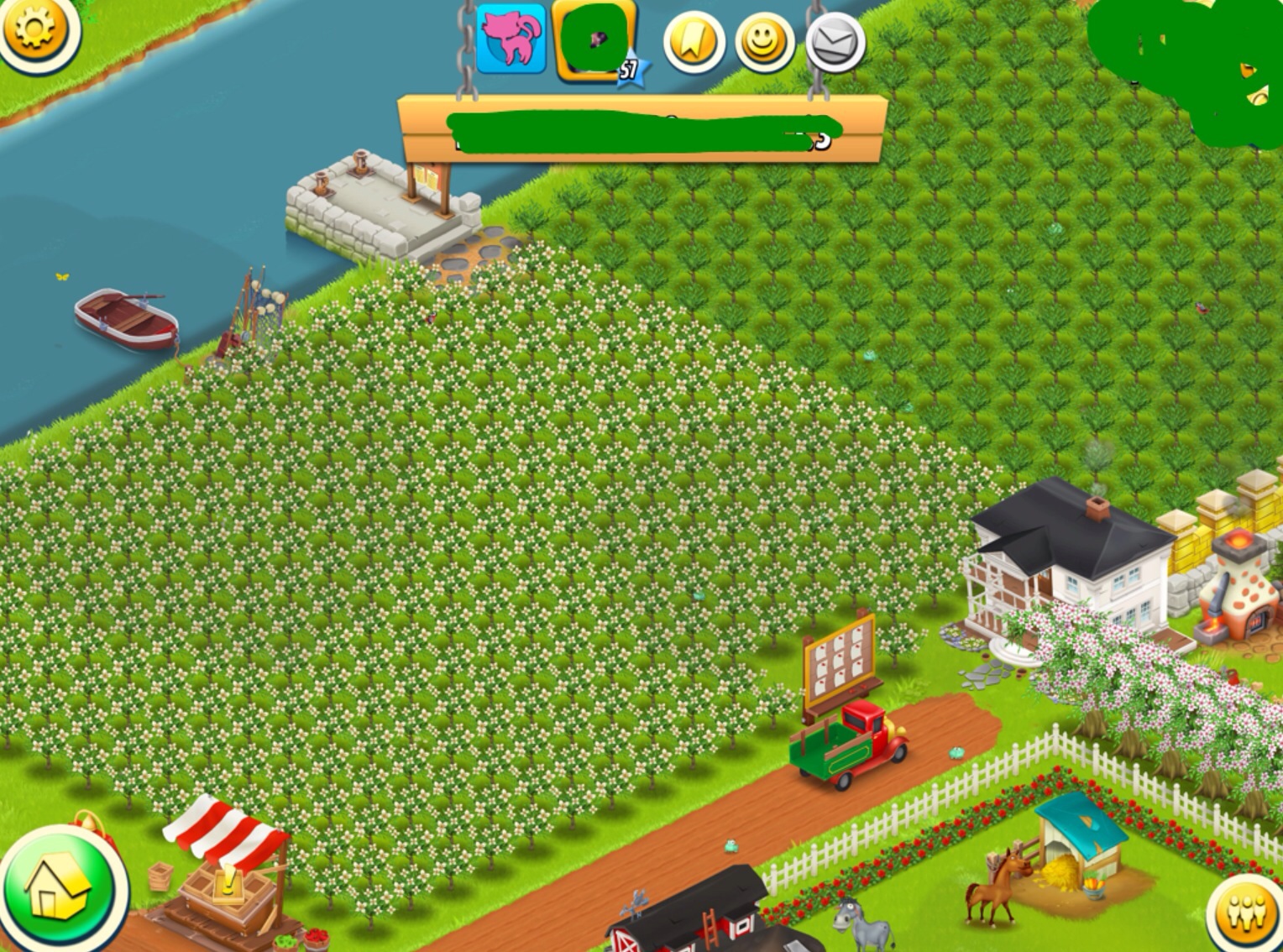Open the settings gear menu
The height and width of the screenshot is (952, 1283).
pyautogui.click(x=35, y=30)
